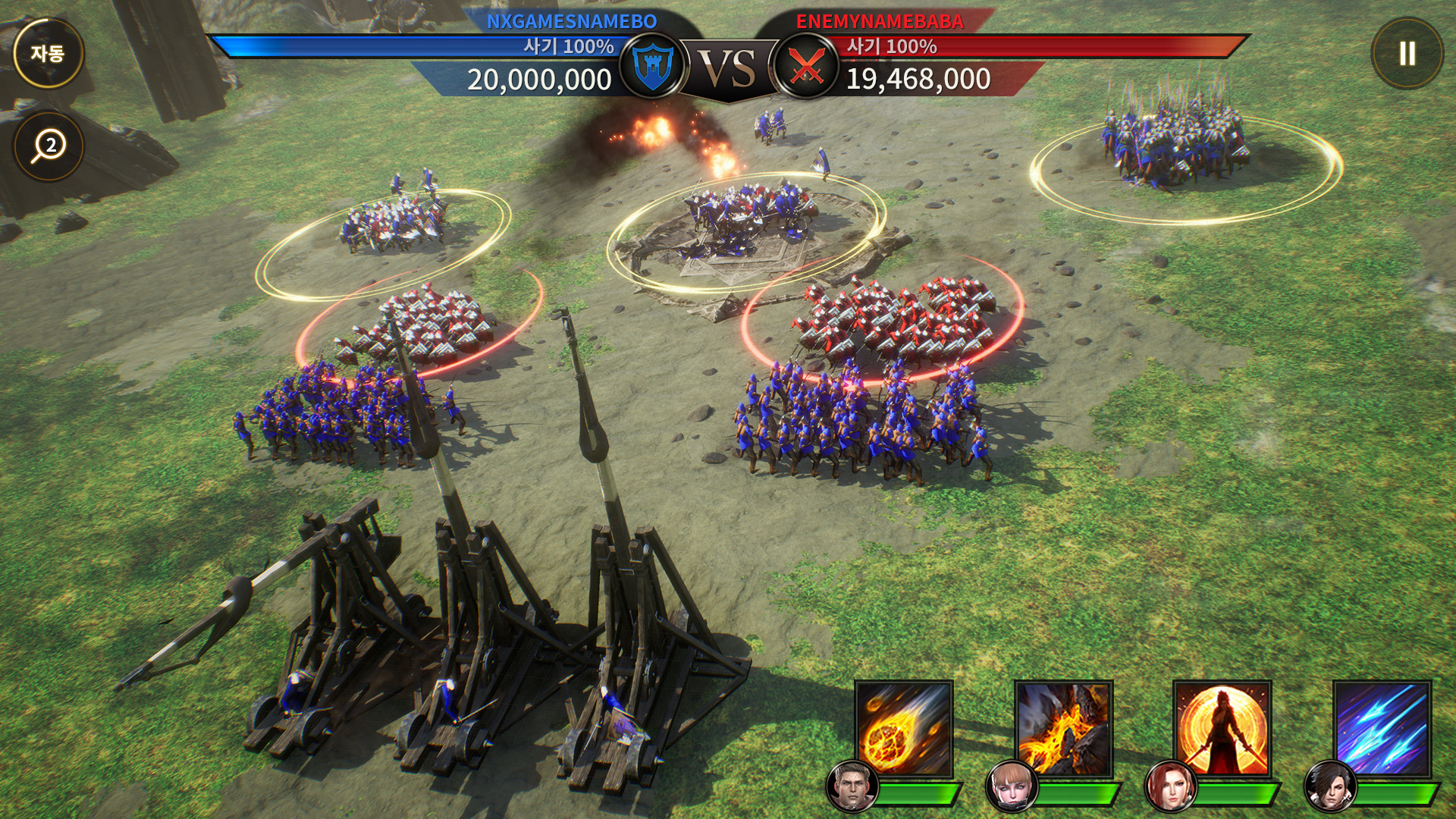
Task: Toggle the 자동 auto-battle mode
Action: pos(49,53)
